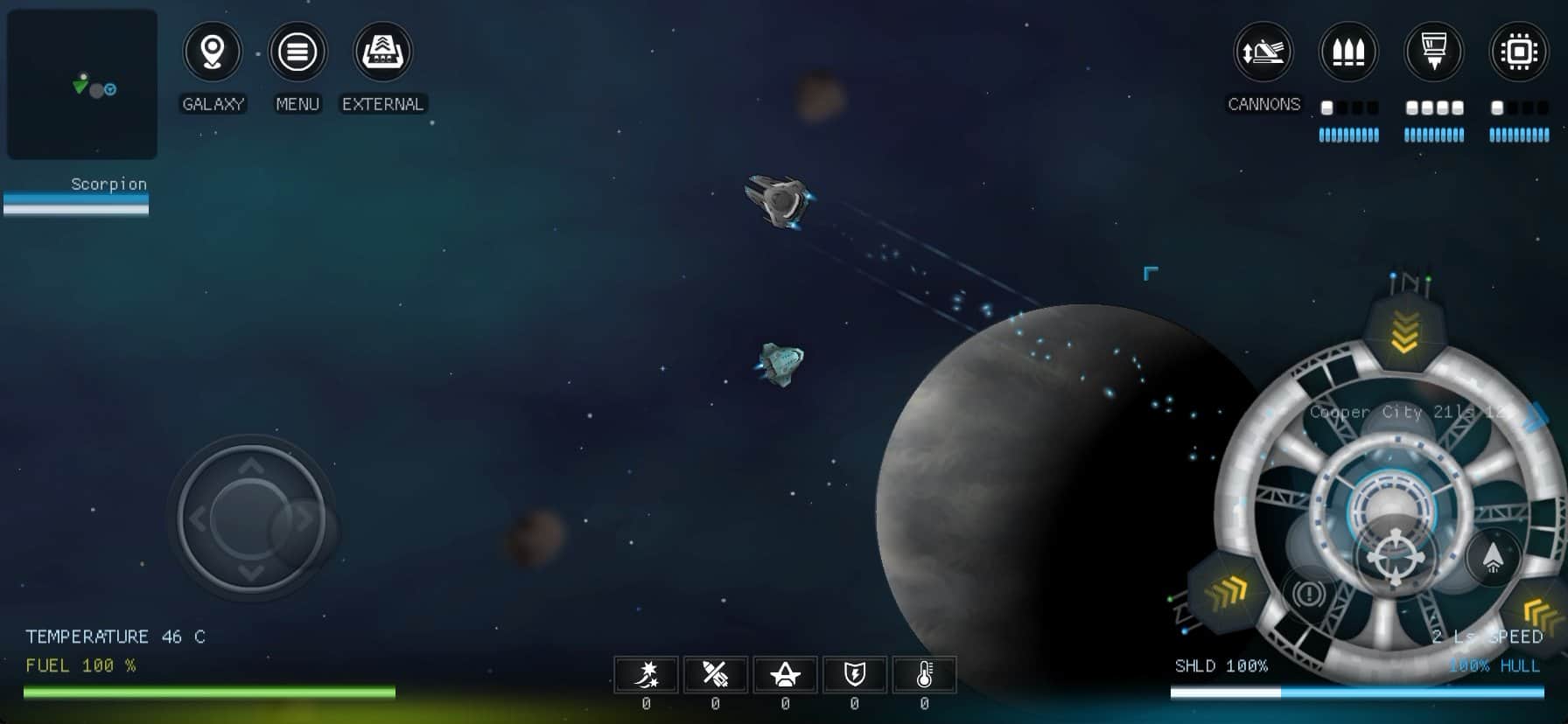Tap the exclamation mark alert button
The image size is (1568, 724).
pos(1309,595)
